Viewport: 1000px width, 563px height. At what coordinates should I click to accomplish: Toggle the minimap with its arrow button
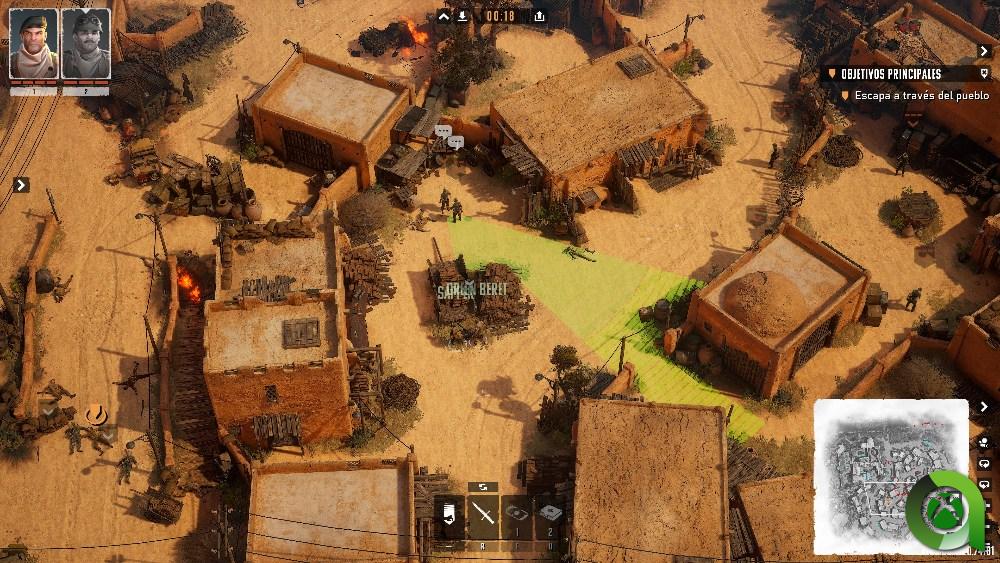pyautogui.click(x=985, y=406)
